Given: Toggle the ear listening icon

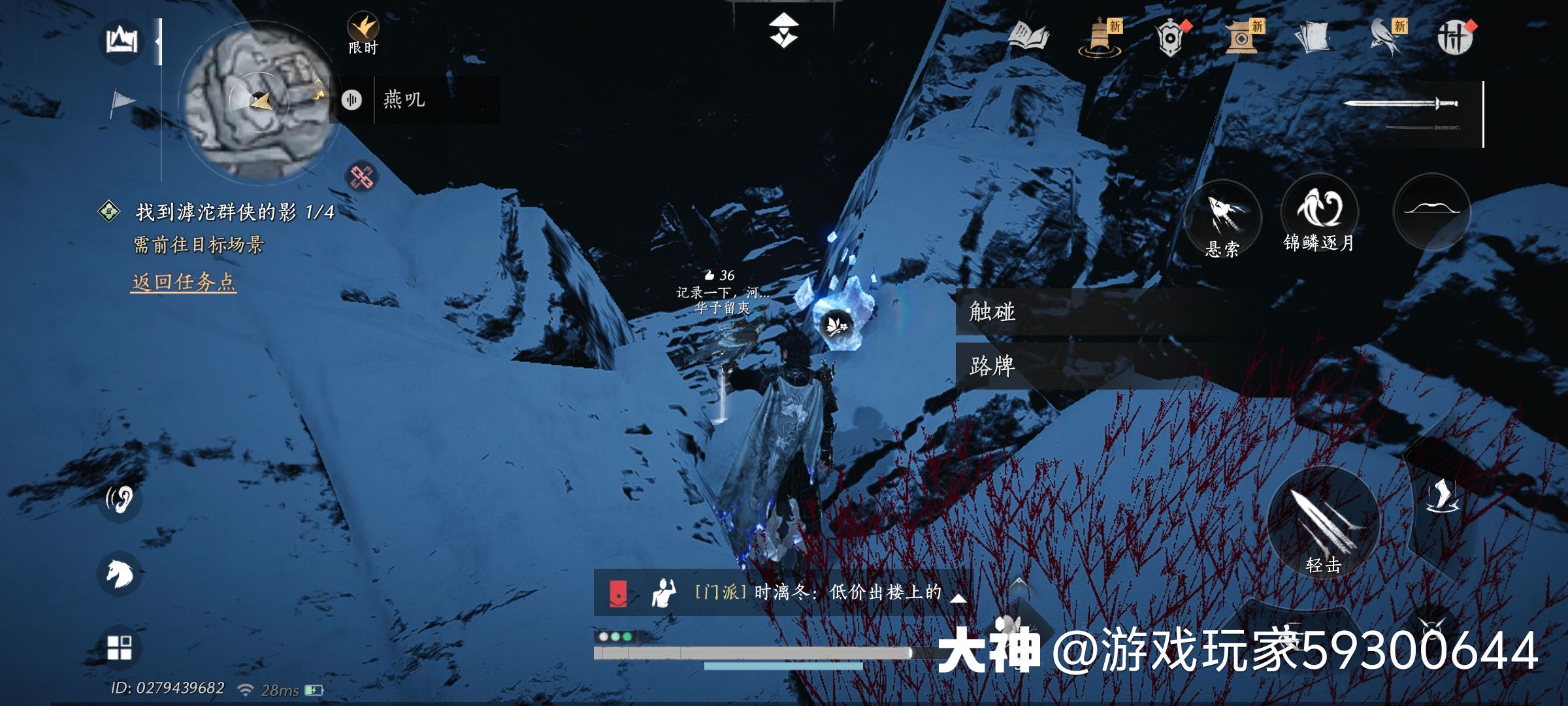Looking at the screenshot, I should click(120, 499).
